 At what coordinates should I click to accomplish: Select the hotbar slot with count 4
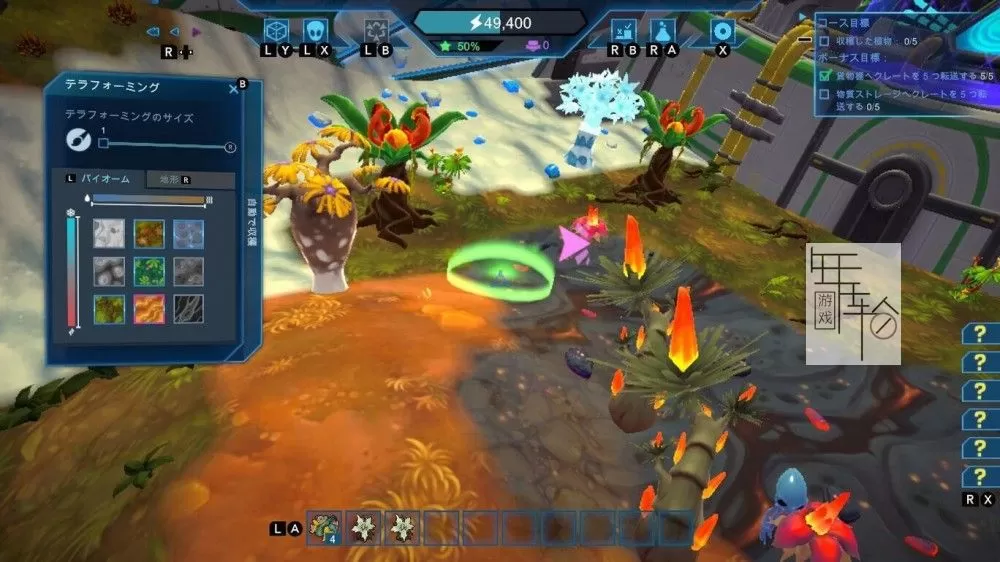point(324,526)
